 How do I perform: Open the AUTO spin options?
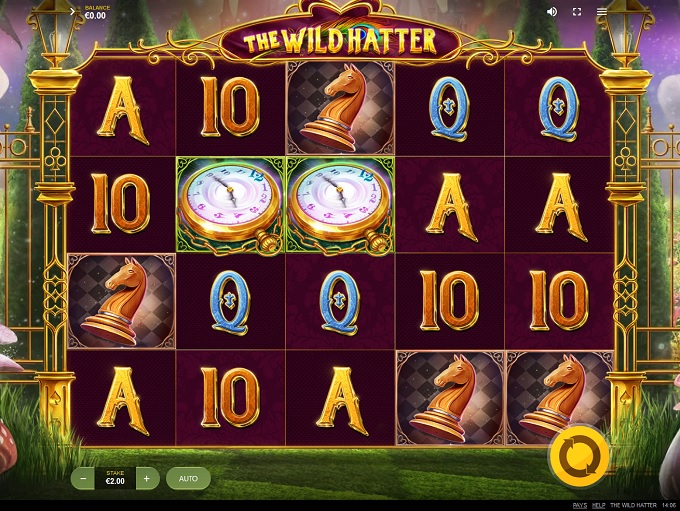[x=188, y=479]
